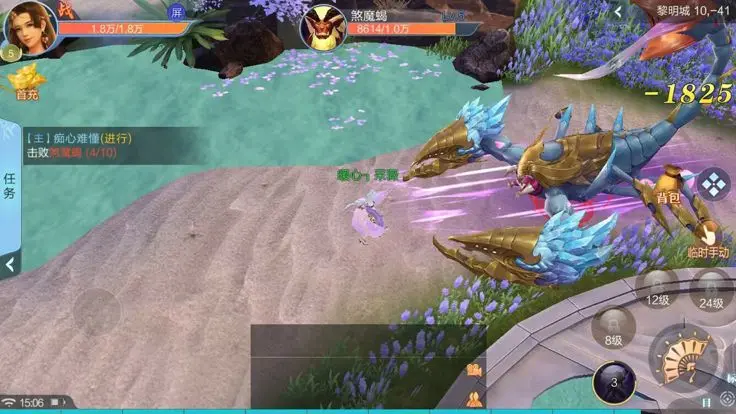Image resolution: width=736 pixels, height=414 pixels.
Task: Open the player character portrait
Action: point(31,27)
